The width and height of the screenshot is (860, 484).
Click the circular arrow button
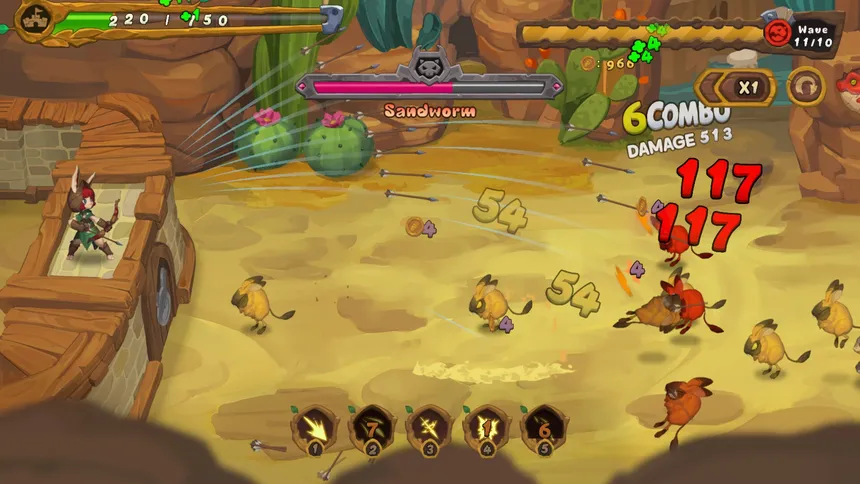tap(805, 87)
